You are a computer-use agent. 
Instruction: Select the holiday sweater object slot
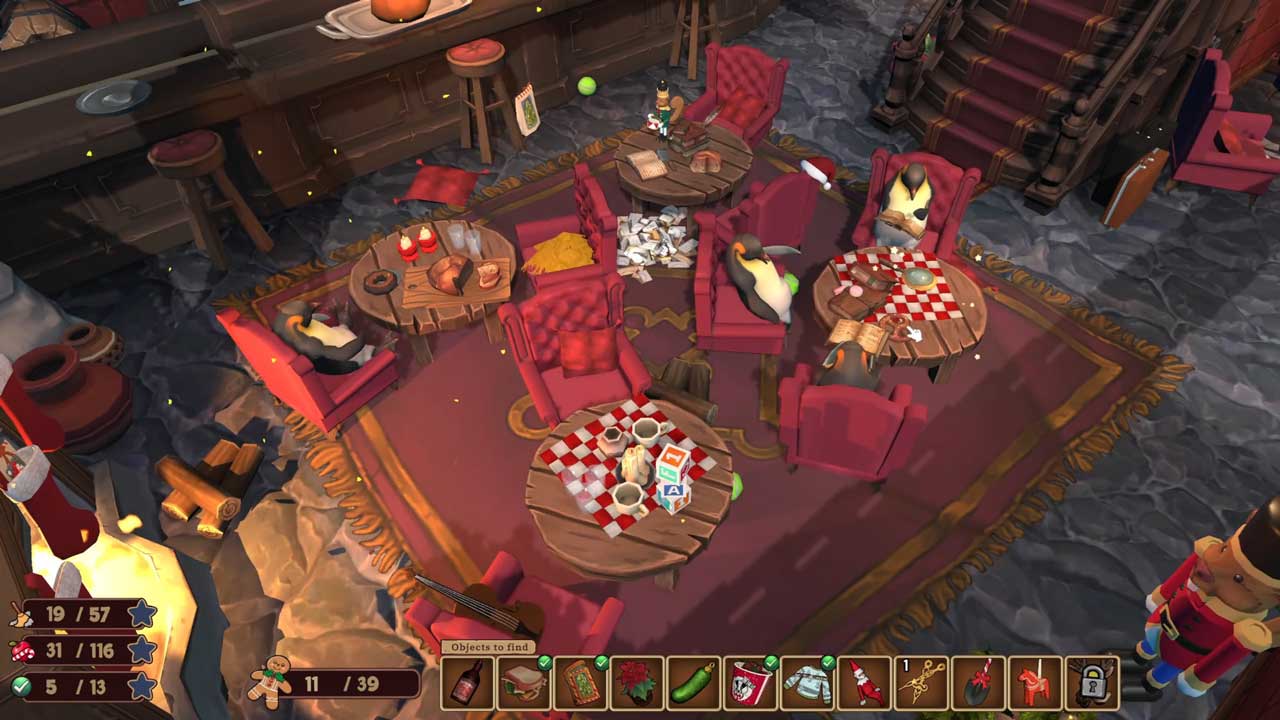(x=808, y=683)
